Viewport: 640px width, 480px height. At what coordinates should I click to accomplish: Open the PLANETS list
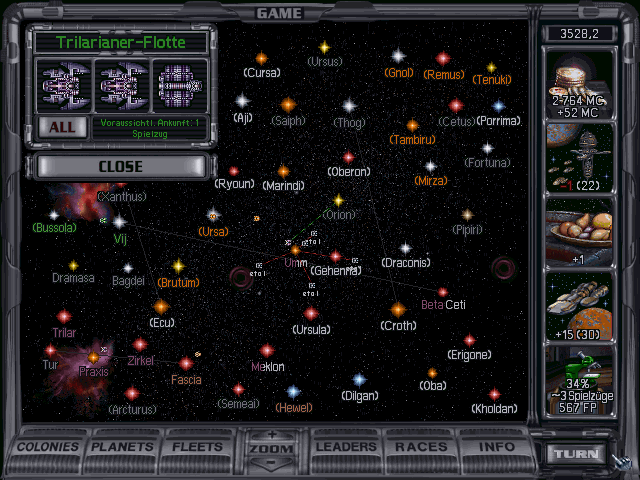coord(123,446)
